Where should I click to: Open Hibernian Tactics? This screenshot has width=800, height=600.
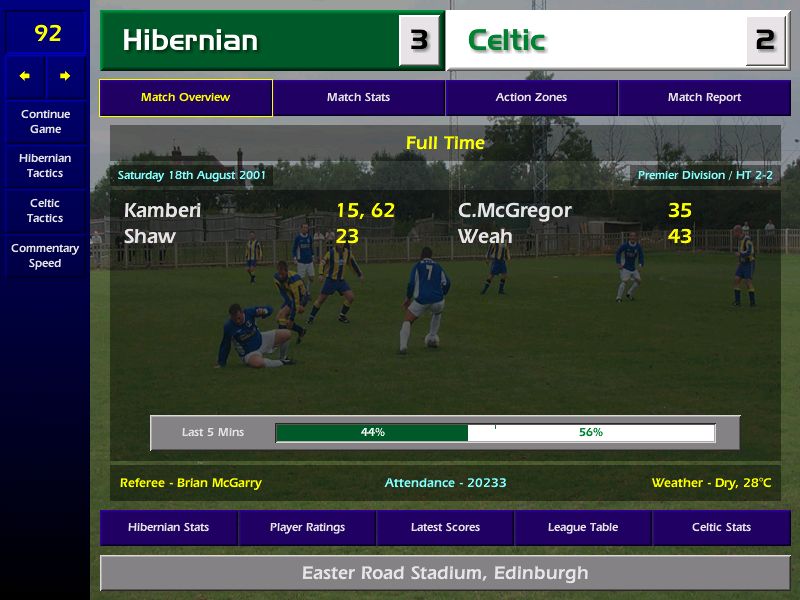[x=45, y=165]
